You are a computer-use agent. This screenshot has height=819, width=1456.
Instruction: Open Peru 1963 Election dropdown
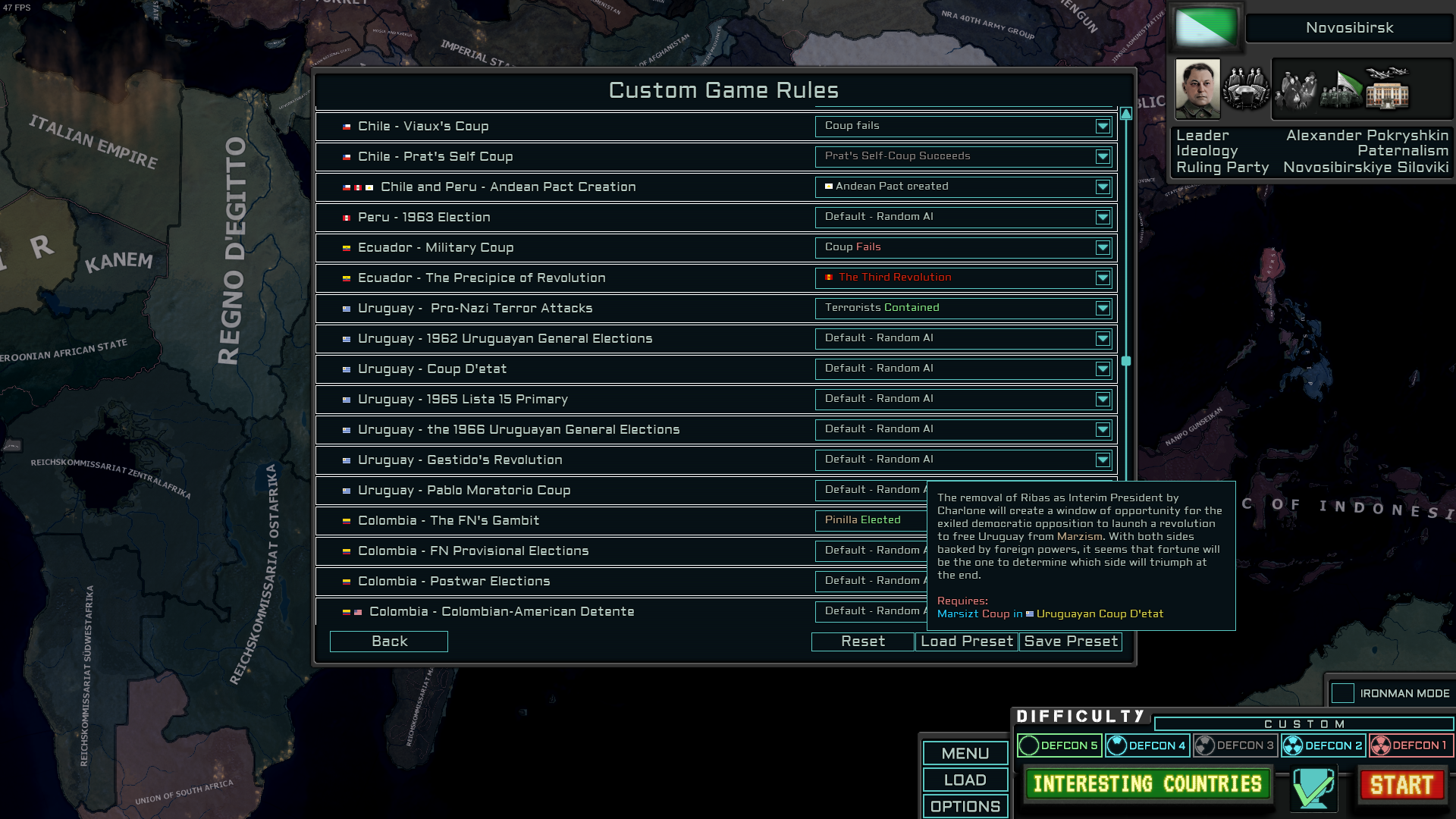(x=1102, y=218)
